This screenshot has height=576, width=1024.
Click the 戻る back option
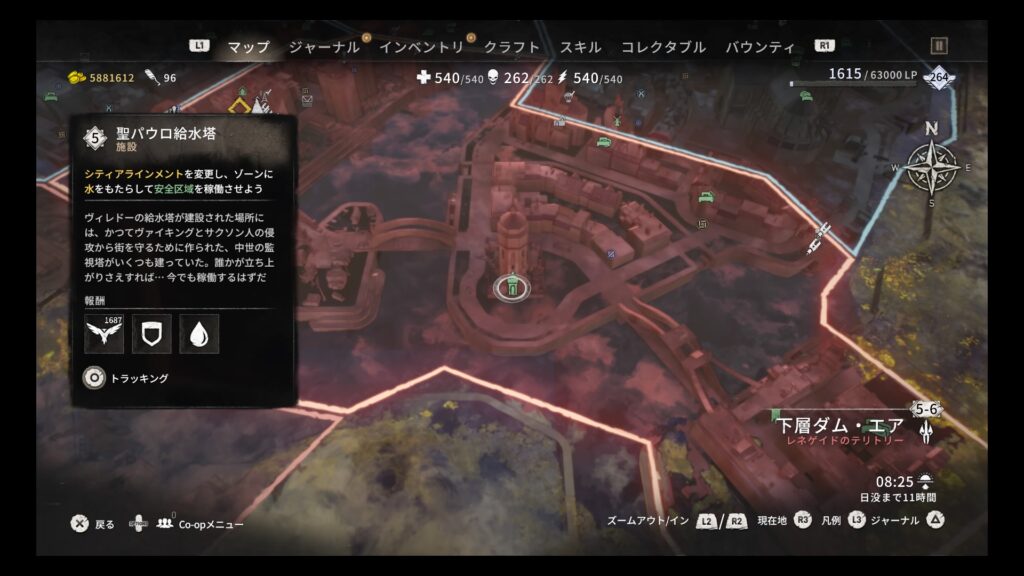pos(81,524)
